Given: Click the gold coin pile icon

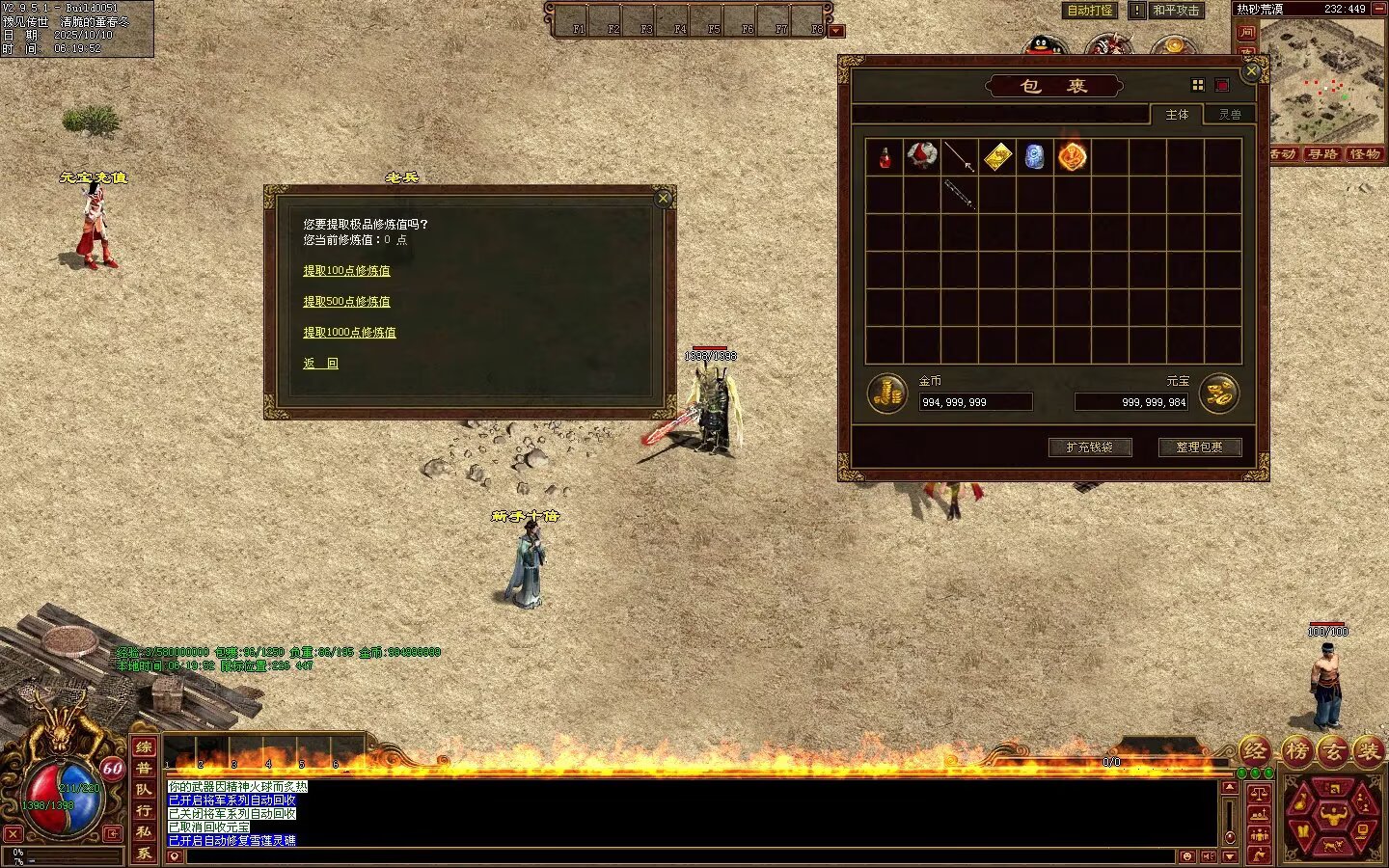Looking at the screenshot, I should pyautogui.click(x=885, y=393).
